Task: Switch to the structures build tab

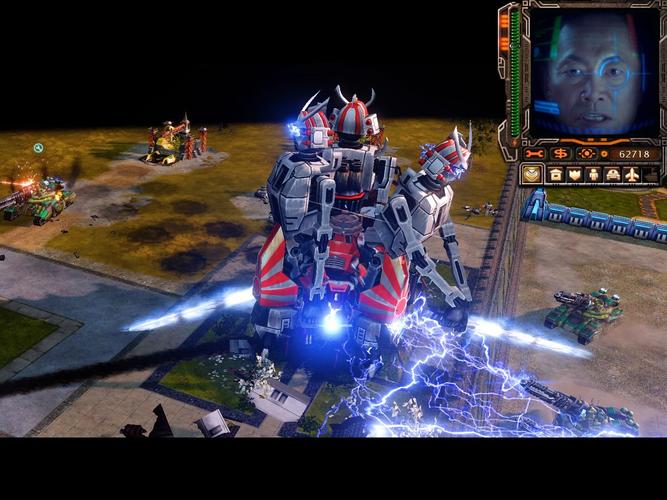Action: pyautogui.click(x=555, y=174)
